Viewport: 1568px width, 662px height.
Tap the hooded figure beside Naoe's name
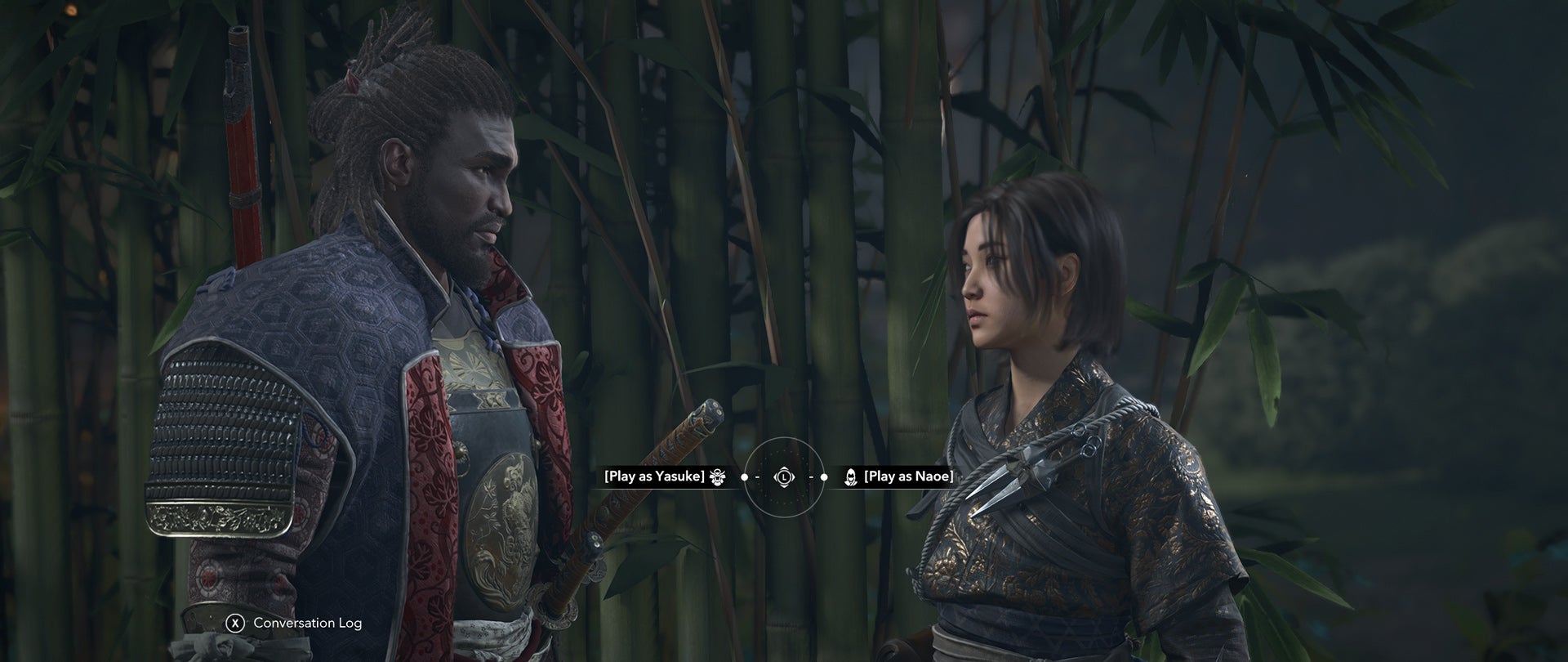coord(851,478)
